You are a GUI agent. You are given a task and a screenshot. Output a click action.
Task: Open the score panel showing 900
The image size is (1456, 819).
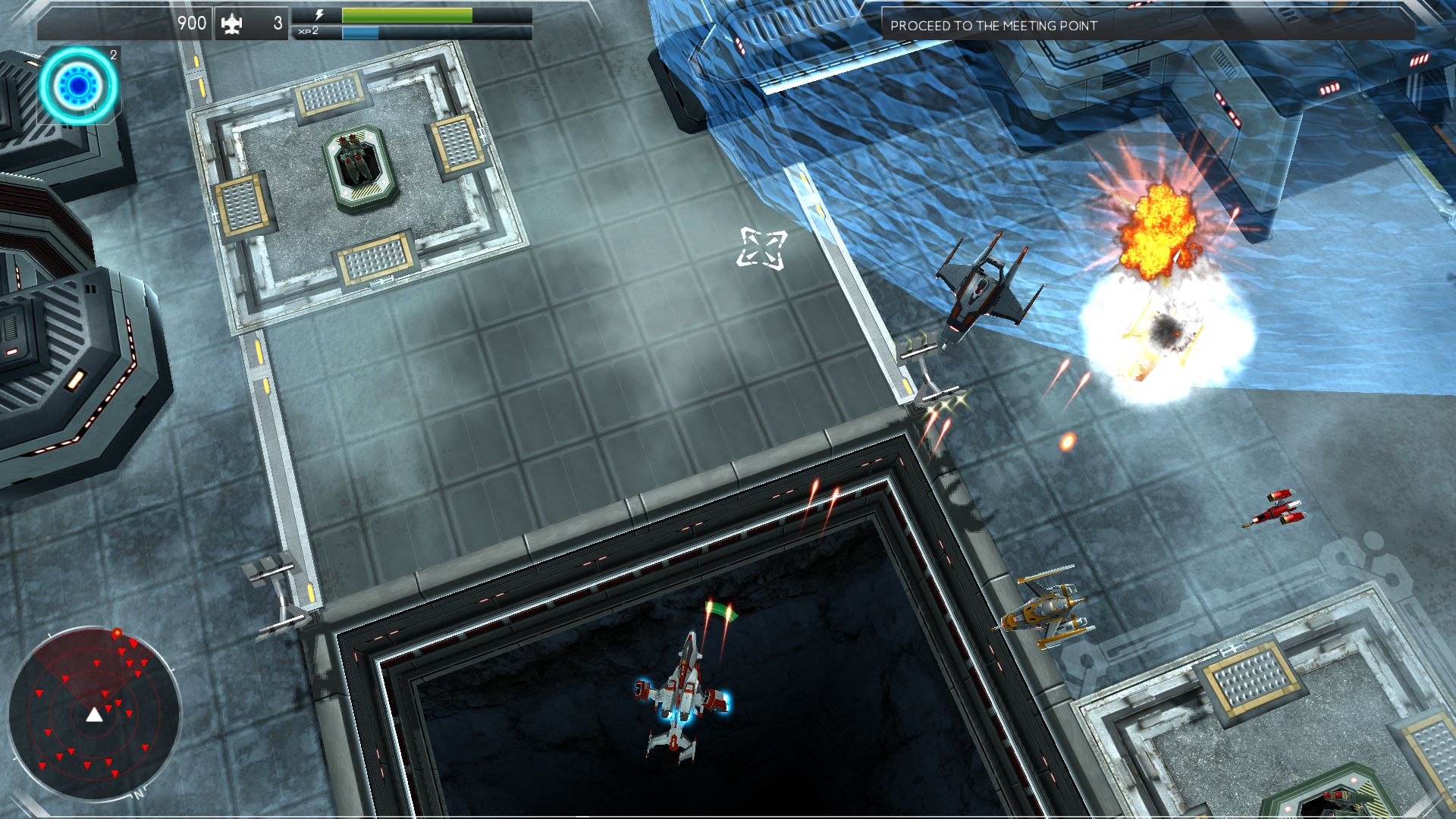pos(193,24)
